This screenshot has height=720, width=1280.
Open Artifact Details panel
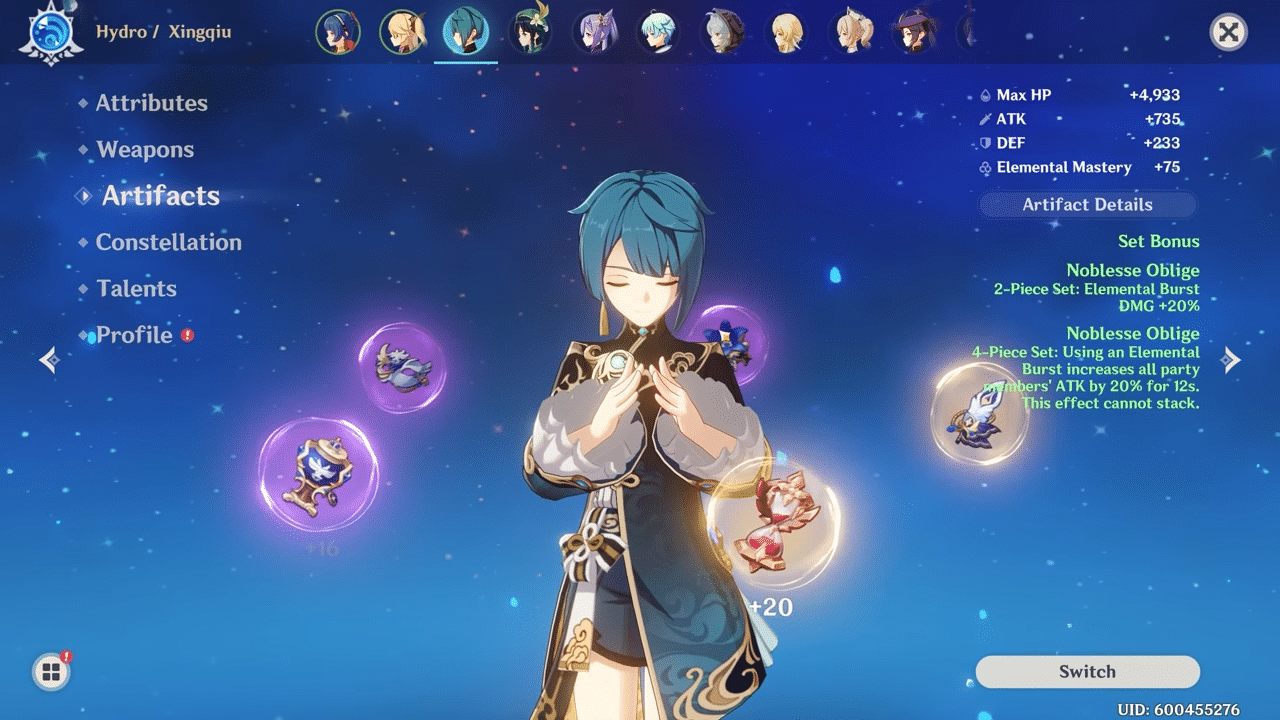tap(1087, 205)
